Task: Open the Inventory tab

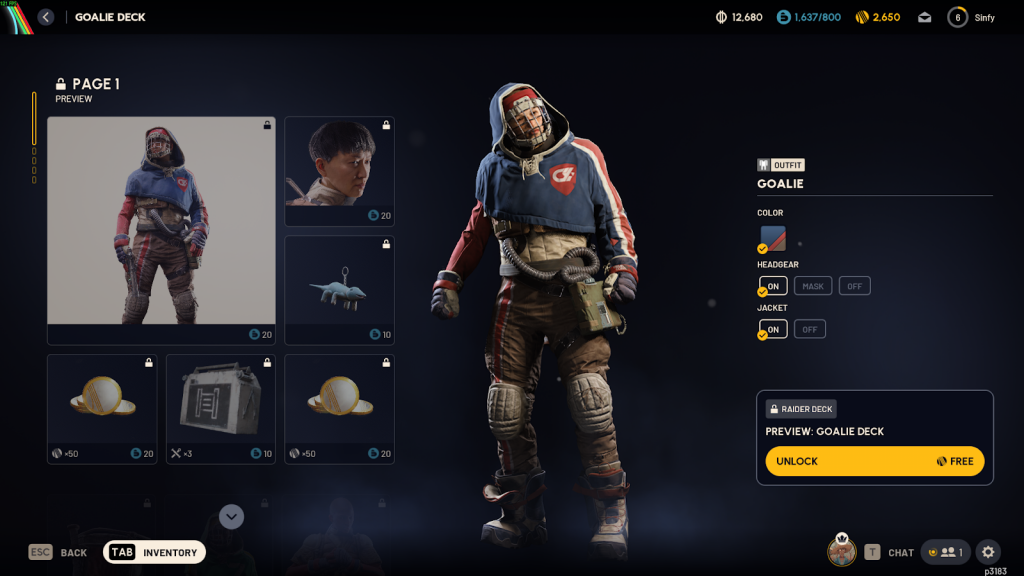Action: (155, 552)
